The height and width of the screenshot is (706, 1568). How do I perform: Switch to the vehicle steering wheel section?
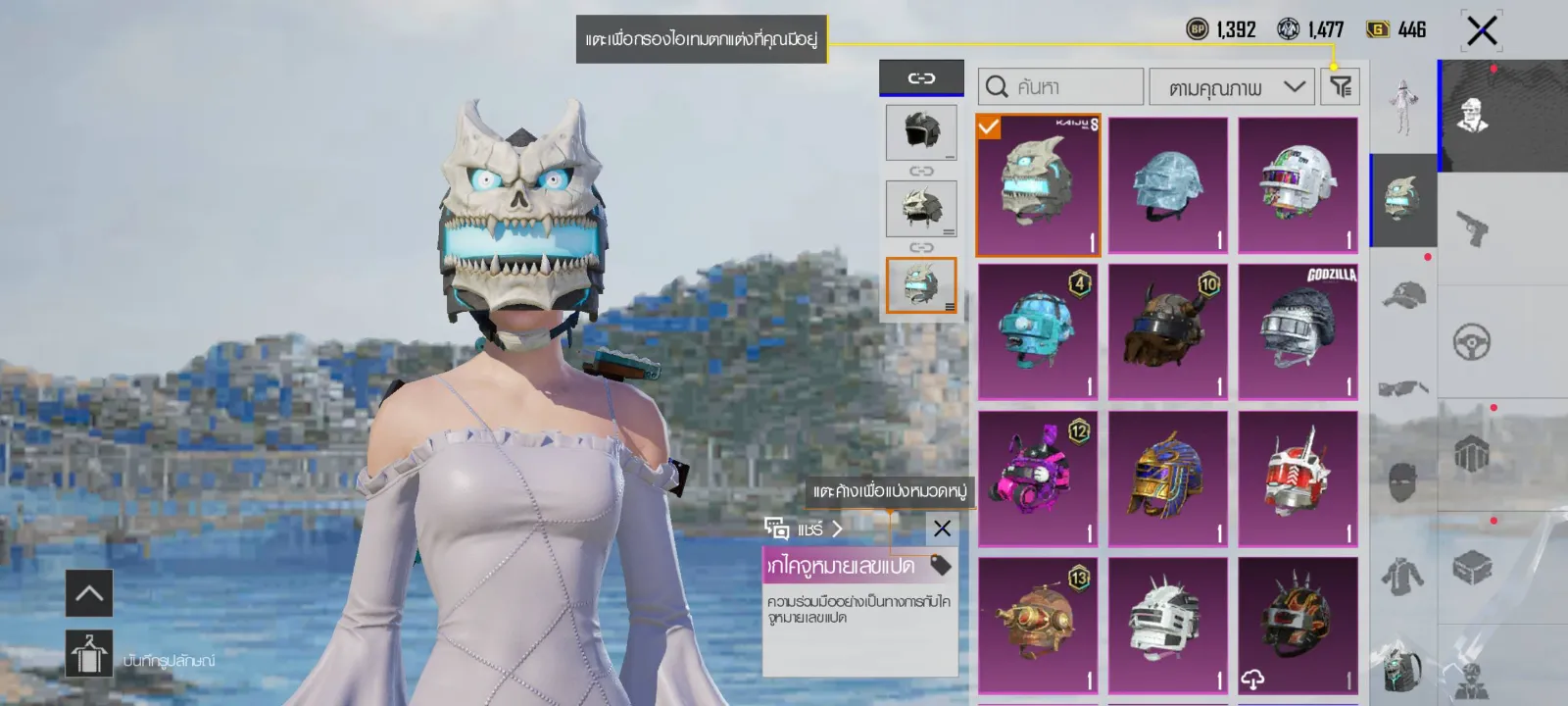click(x=1472, y=342)
